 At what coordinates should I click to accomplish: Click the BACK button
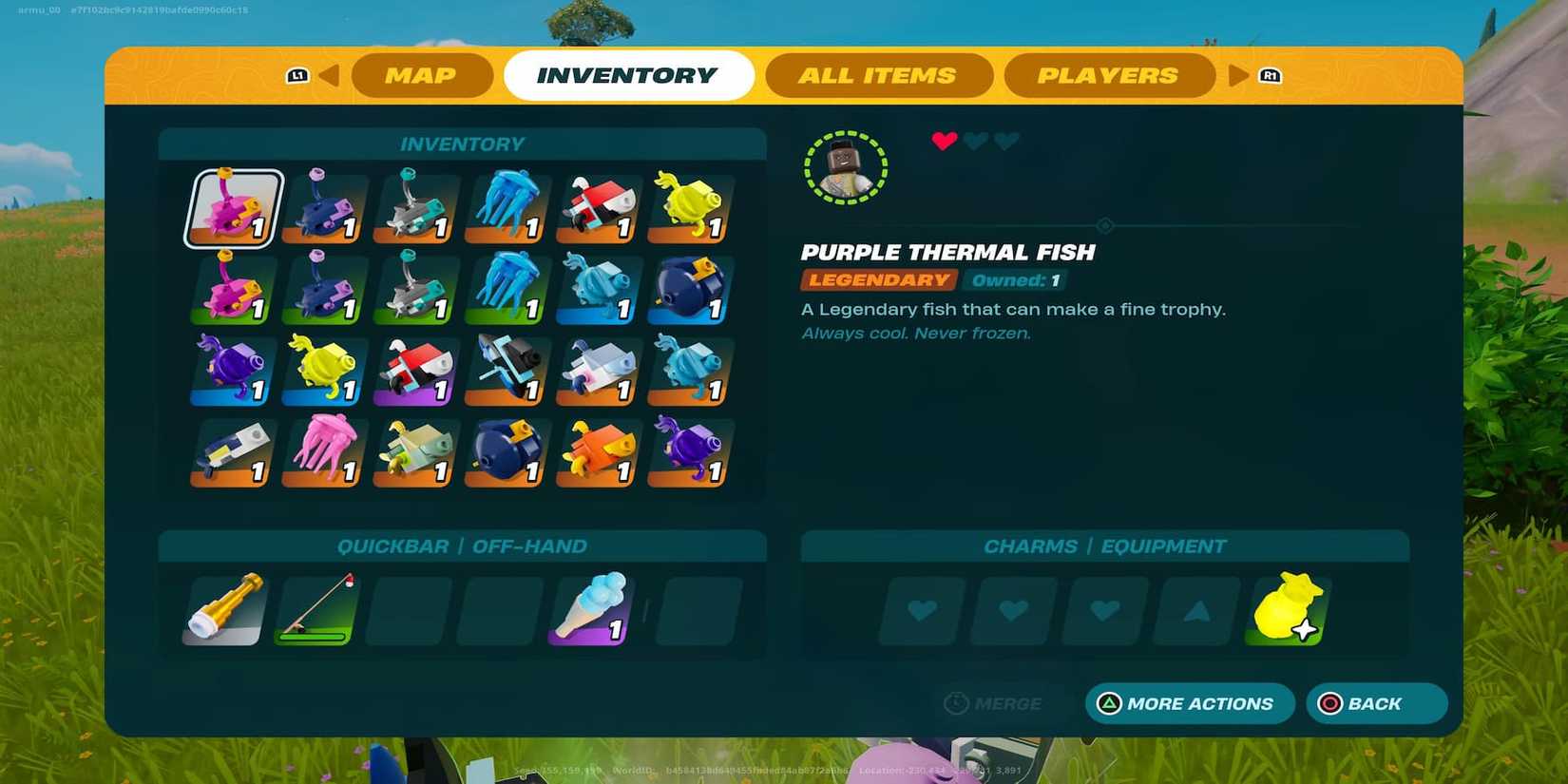pyautogui.click(x=1376, y=703)
